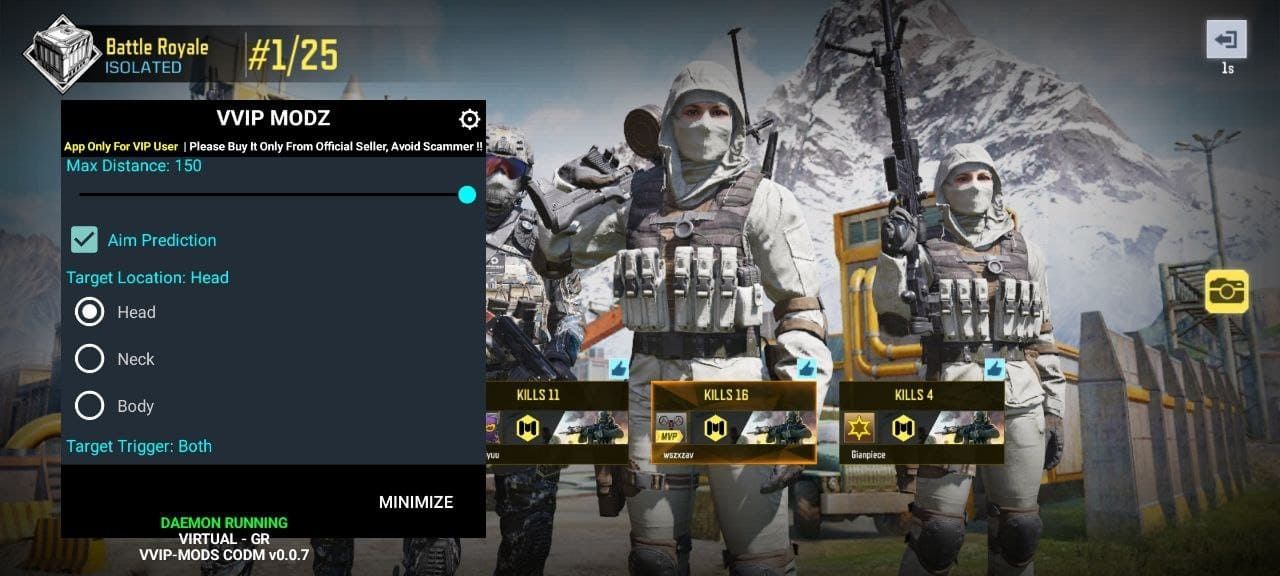Open Gianpiece's player card with 4 kills
1280x576 pixels.
921,422
